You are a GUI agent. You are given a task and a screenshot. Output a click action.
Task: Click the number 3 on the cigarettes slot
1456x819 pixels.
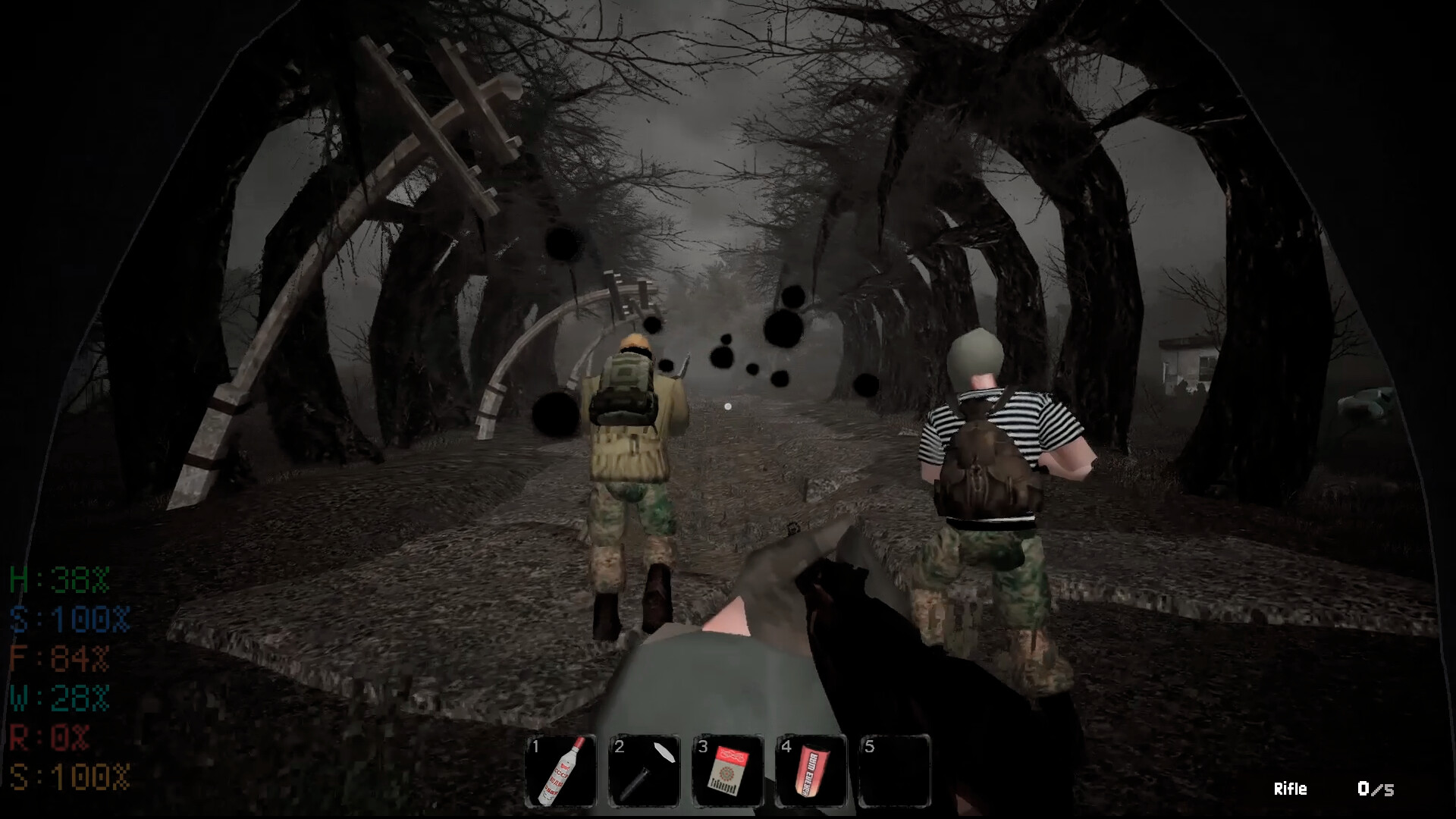(x=702, y=747)
